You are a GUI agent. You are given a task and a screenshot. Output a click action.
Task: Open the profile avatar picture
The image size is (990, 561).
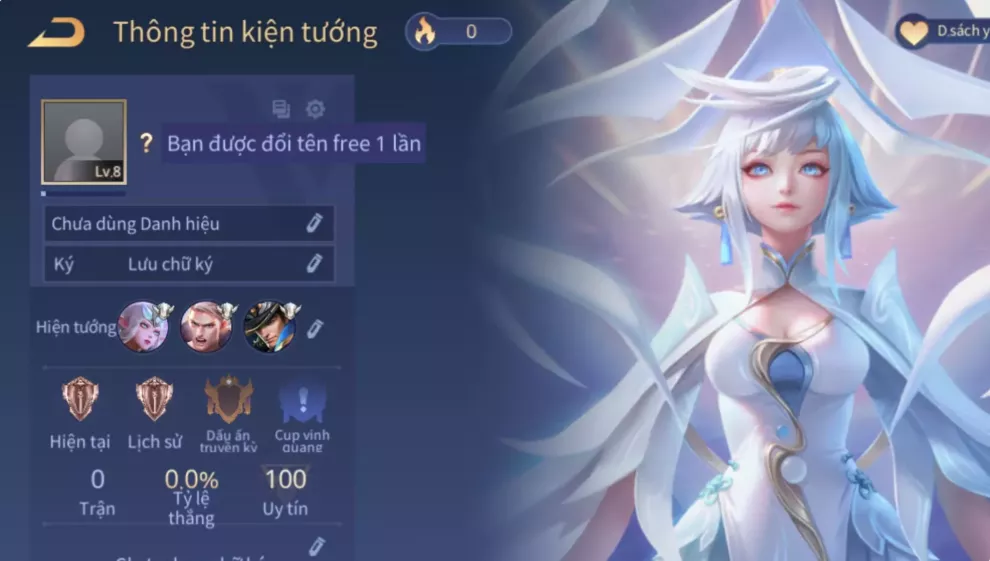tap(83, 142)
